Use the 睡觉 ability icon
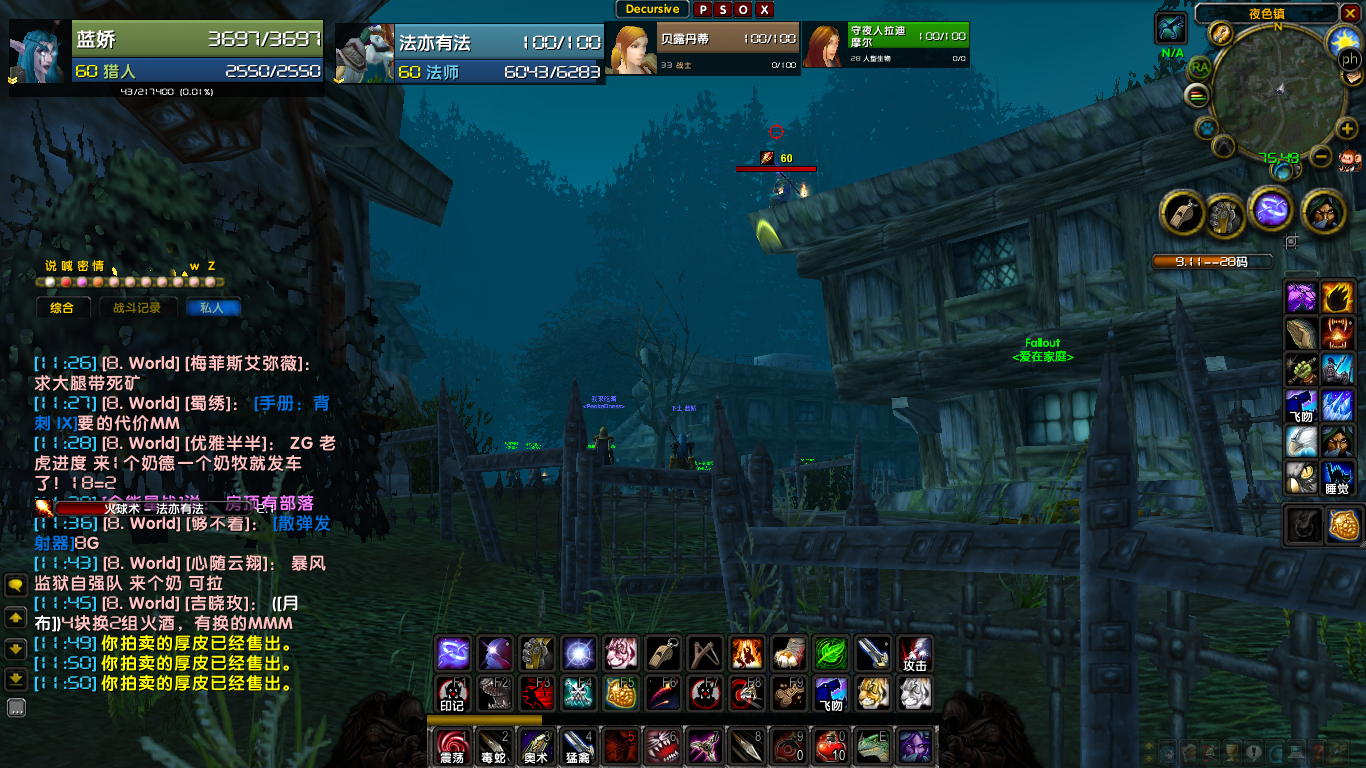The width and height of the screenshot is (1366, 768). click(x=1338, y=475)
